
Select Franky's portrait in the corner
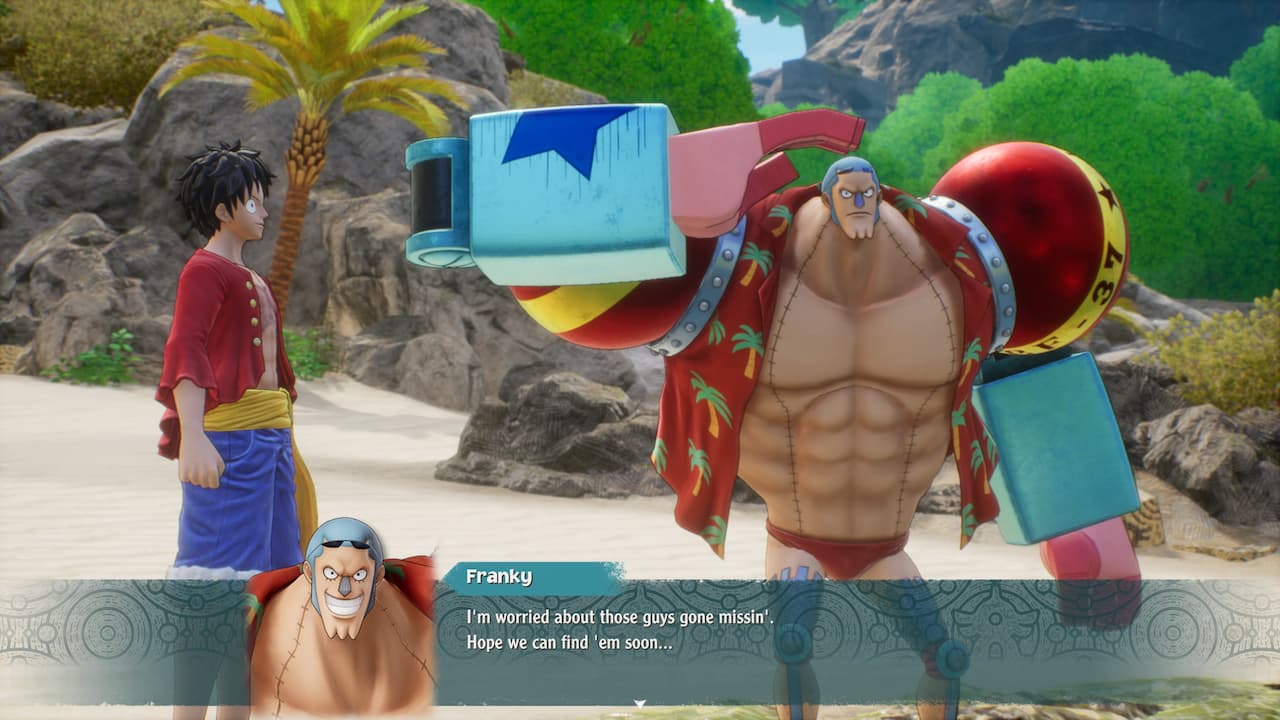[x=345, y=600]
